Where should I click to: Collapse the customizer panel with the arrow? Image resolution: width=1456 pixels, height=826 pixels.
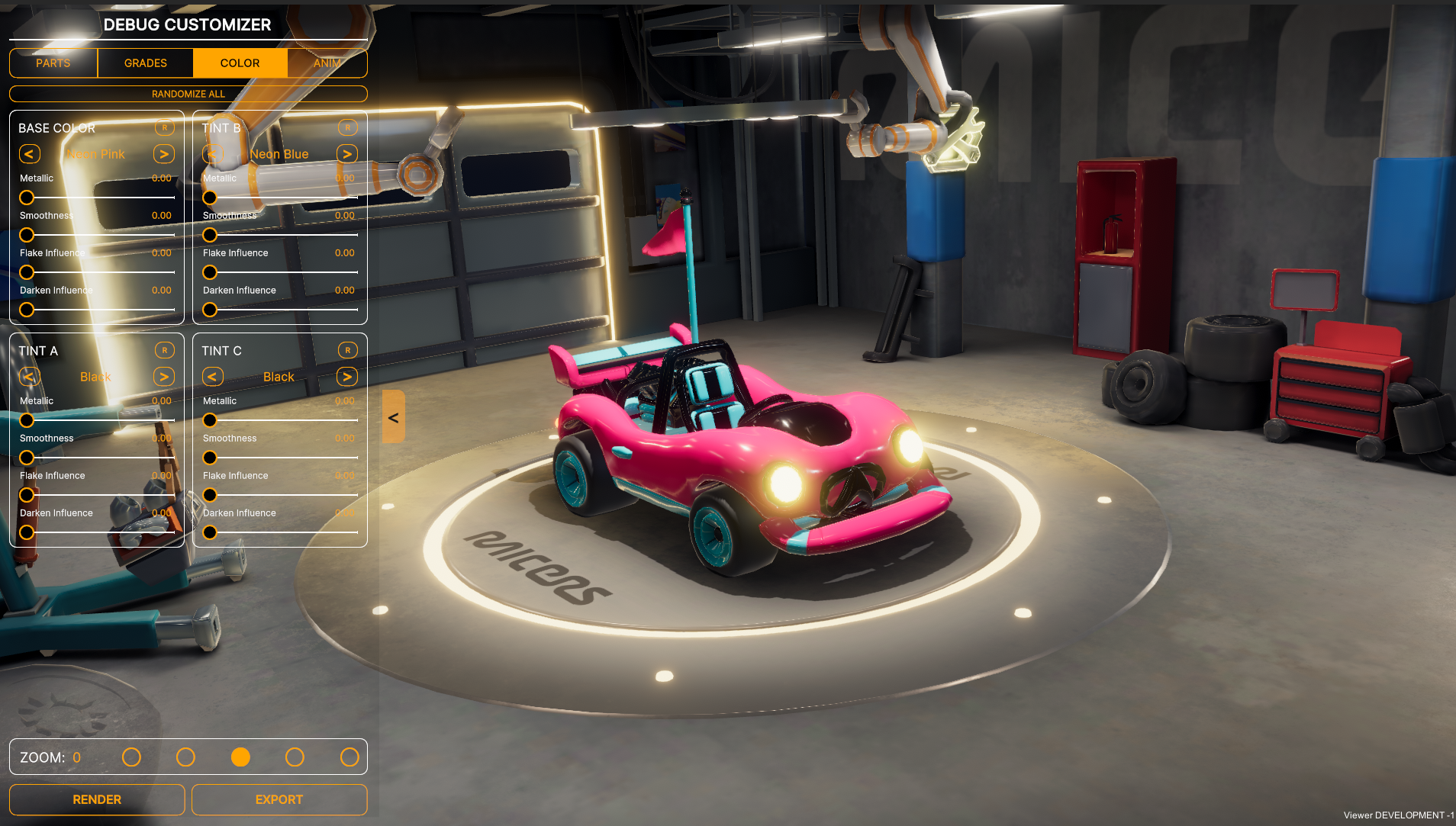pos(394,417)
